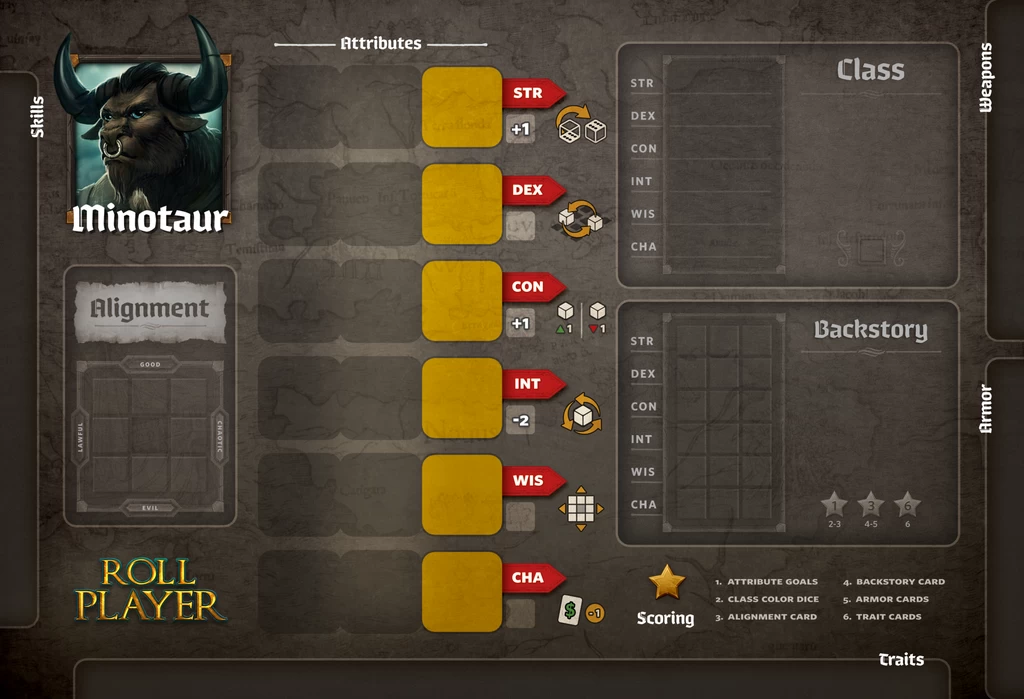Activate the STR dice flip action icon

click(581, 124)
